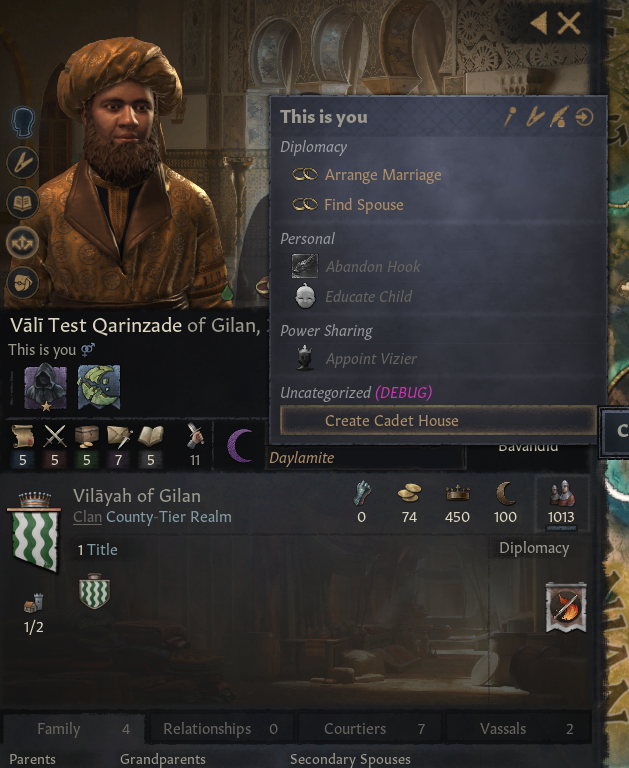This screenshot has width=629, height=768.
Task: Open the Clan government link
Action: click(87, 517)
